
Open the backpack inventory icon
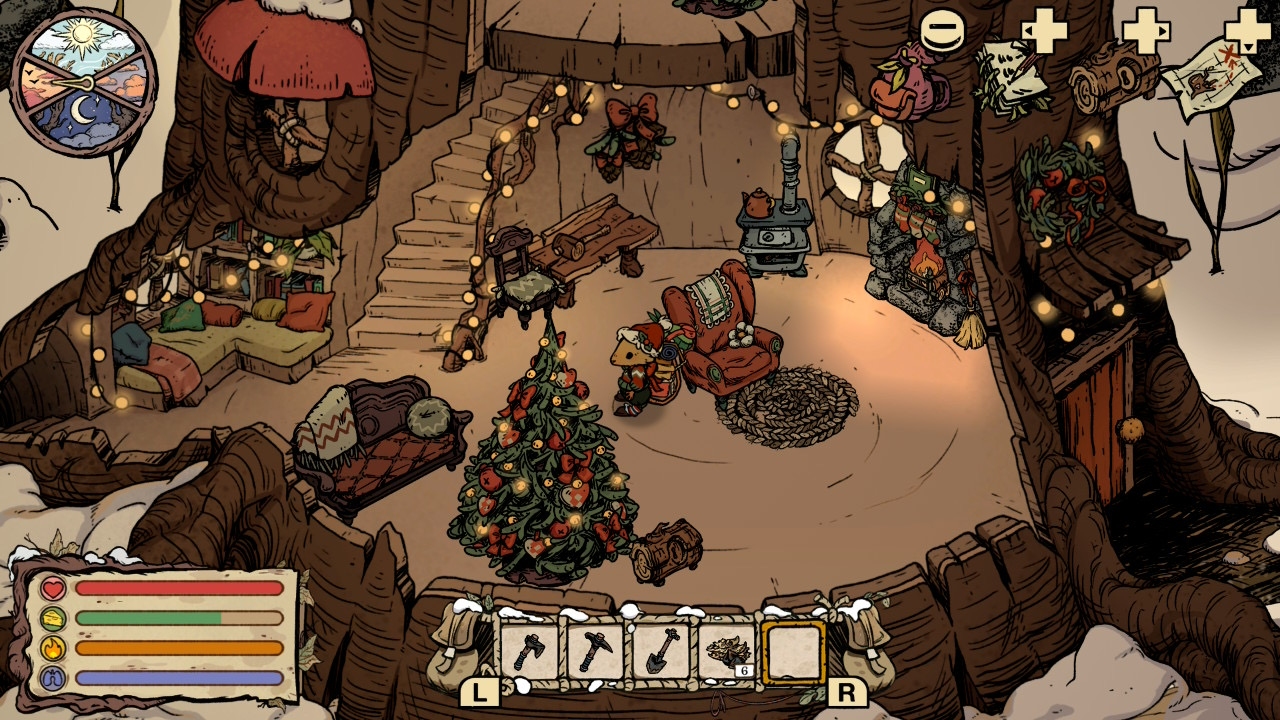(x=908, y=87)
